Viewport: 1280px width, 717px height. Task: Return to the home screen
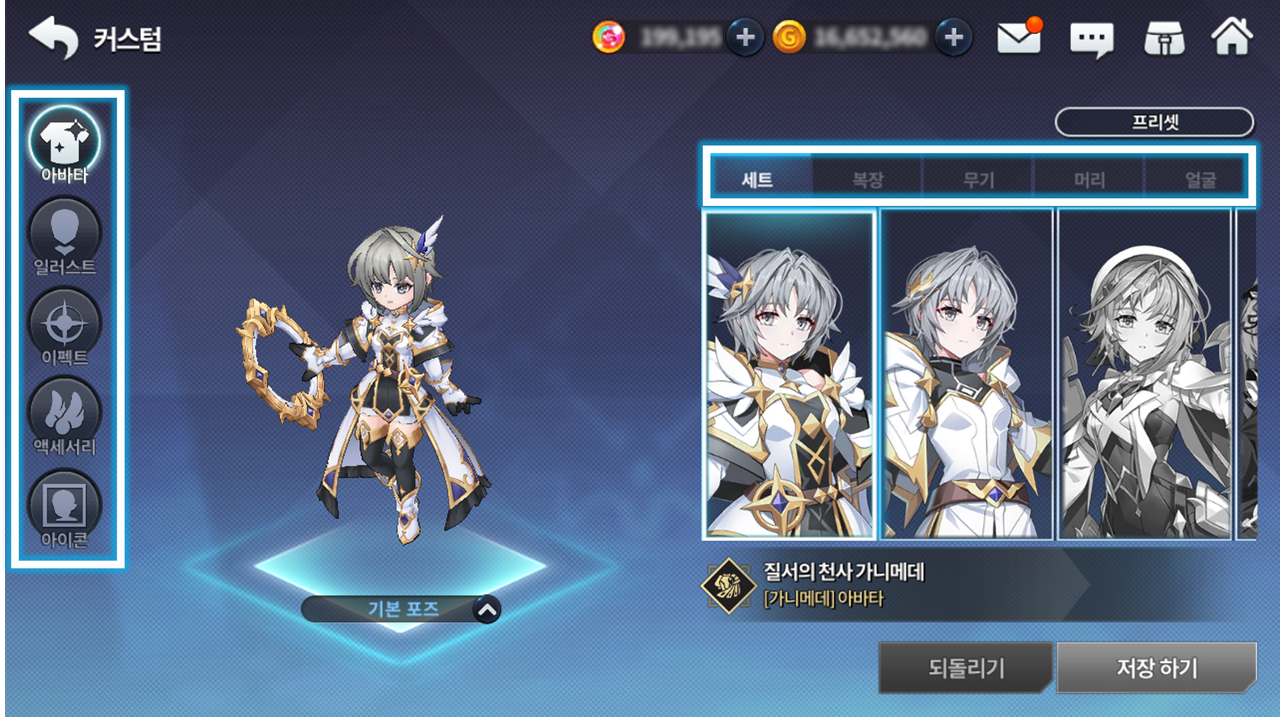[1232, 38]
